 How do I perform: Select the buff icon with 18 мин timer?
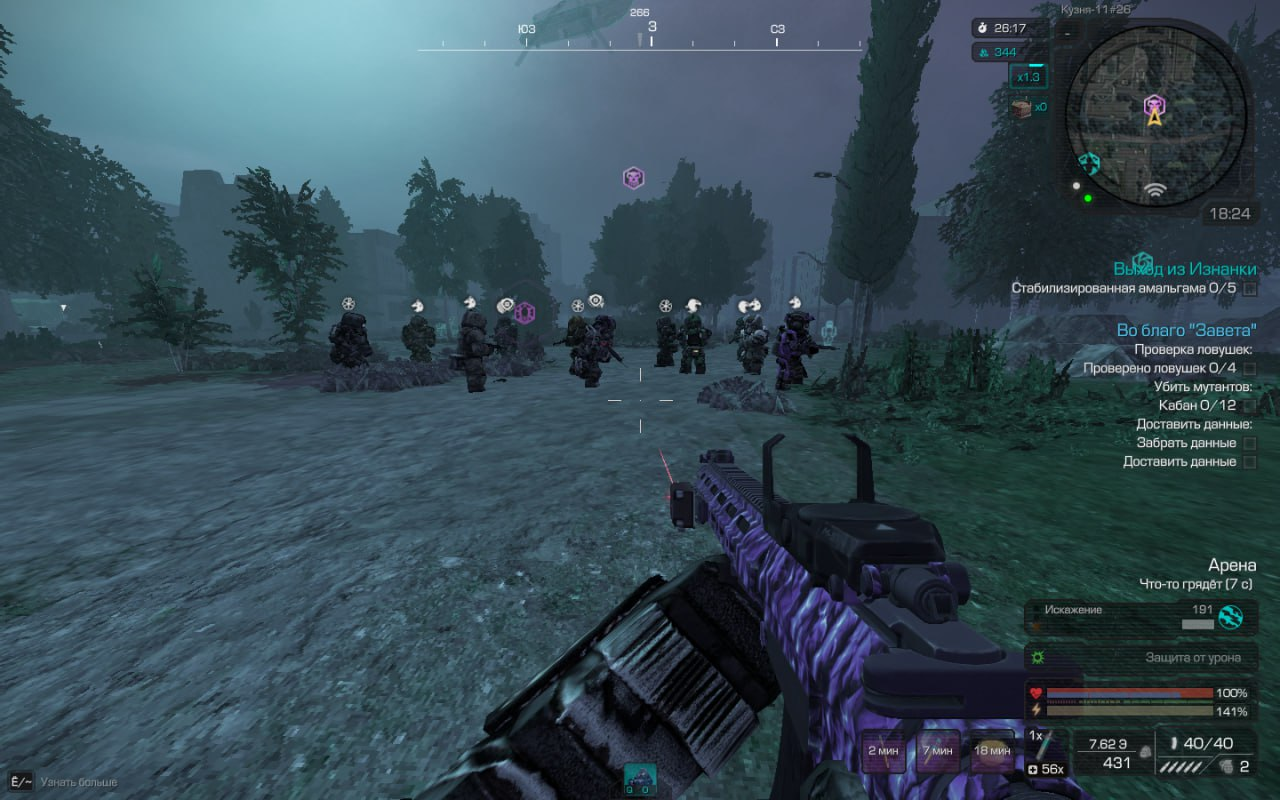coord(992,752)
